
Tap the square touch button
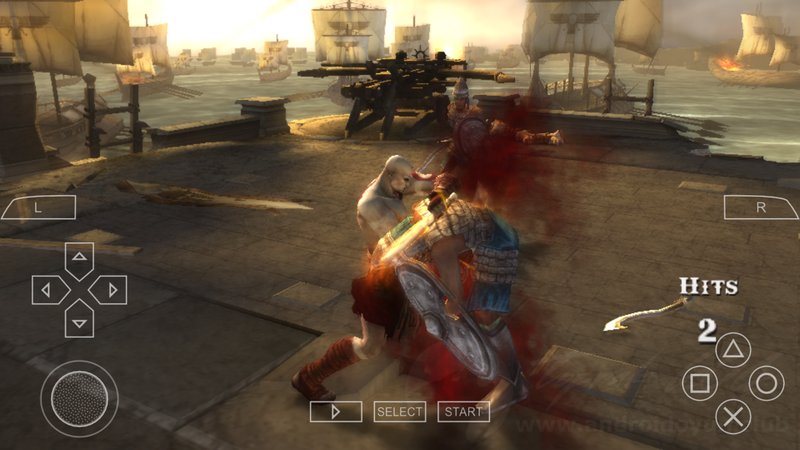(699, 383)
